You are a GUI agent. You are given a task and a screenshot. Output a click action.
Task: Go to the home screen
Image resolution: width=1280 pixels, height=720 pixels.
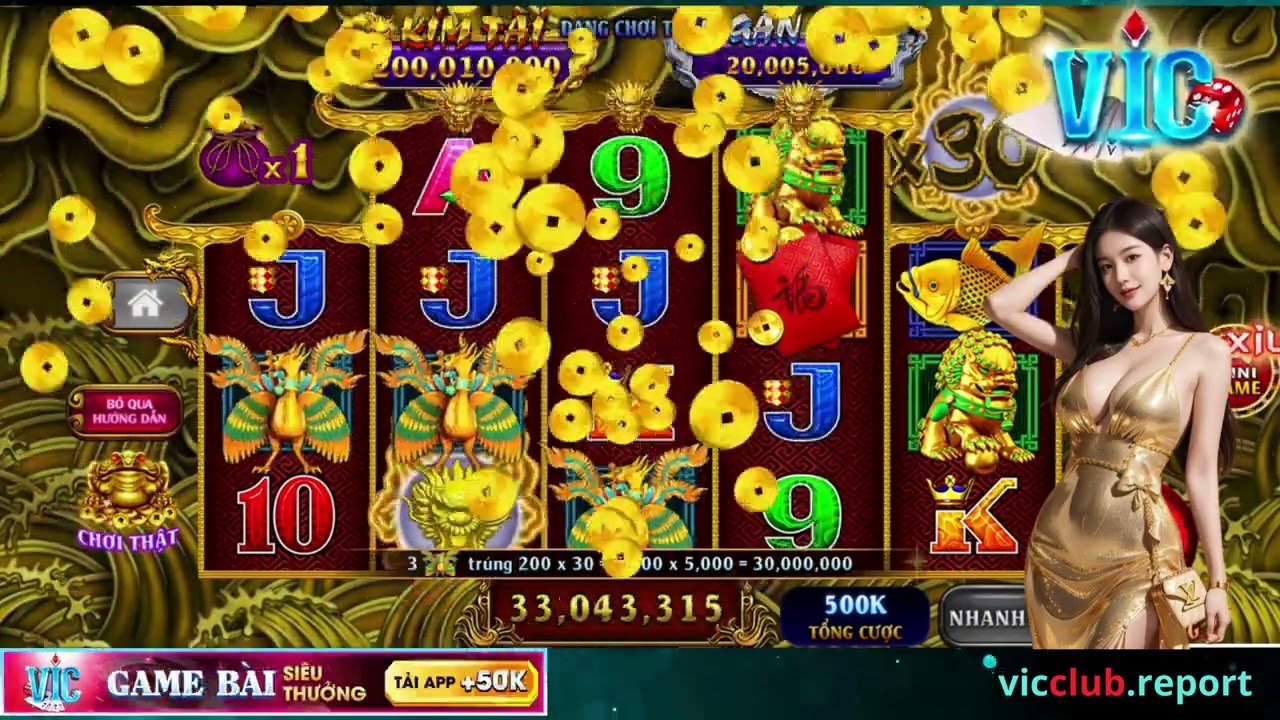(146, 305)
